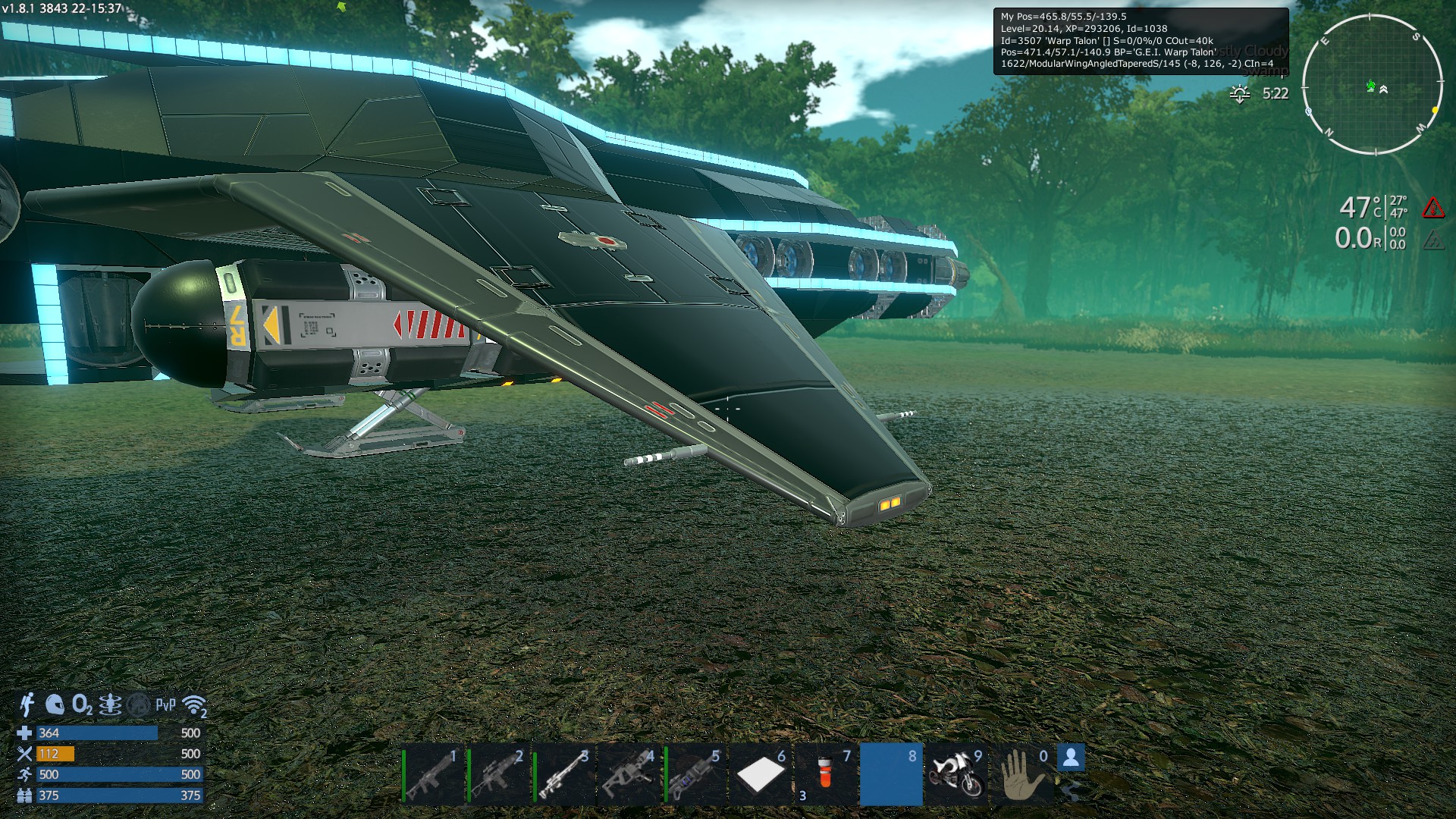The image size is (1456, 819).
Task: Select the highlighted blue slot 8
Action: (x=891, y=775)
